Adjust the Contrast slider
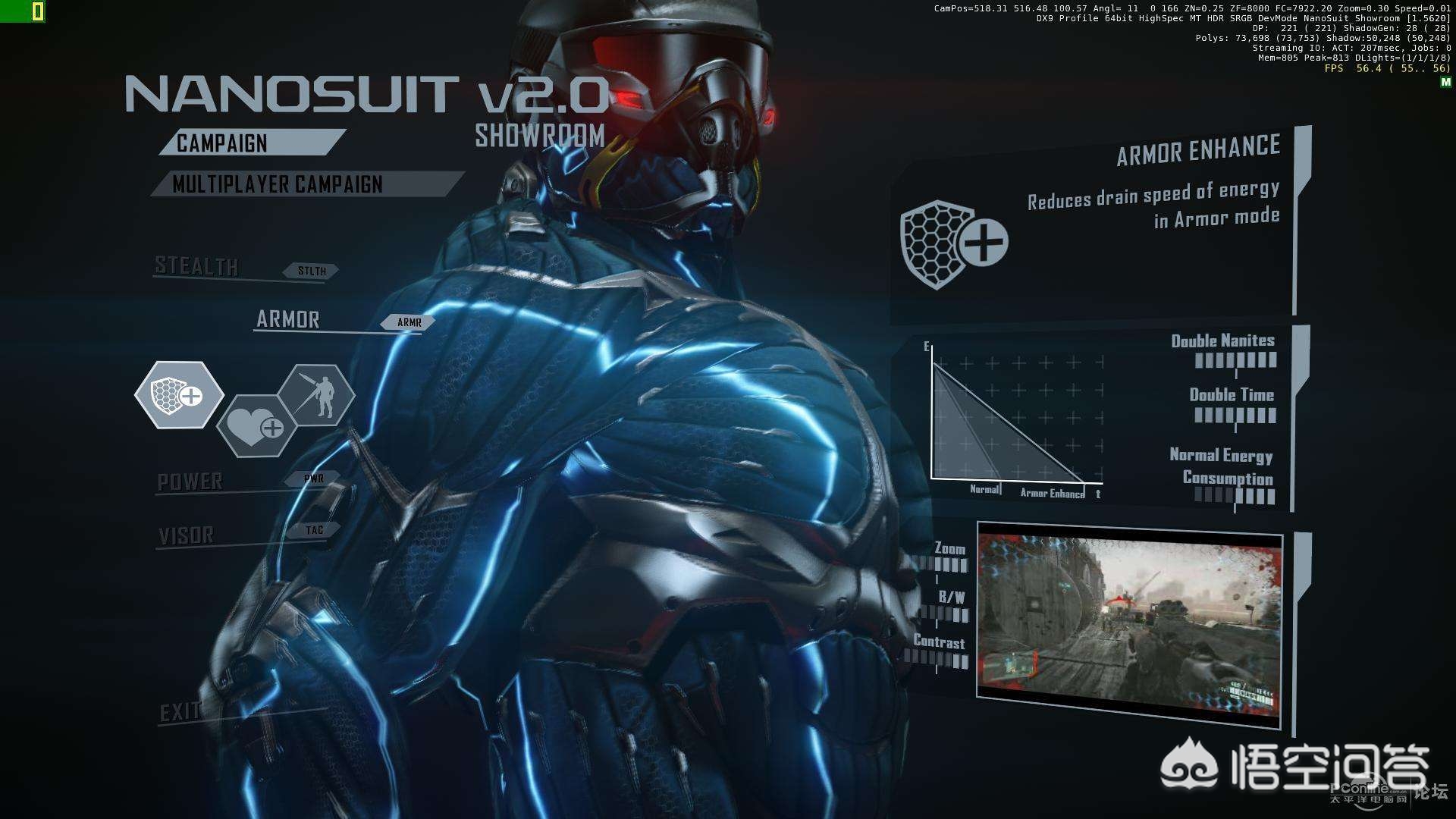Image resolution: width=1456 pixels, height=819 pixels. click(939, 661)
